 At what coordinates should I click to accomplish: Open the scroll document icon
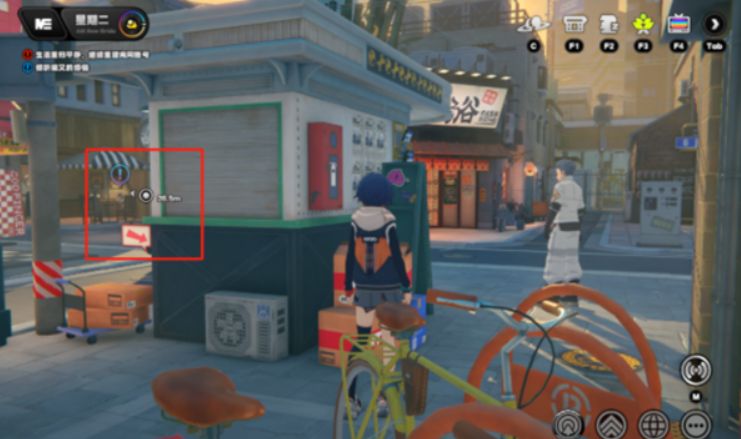tap(608, 23)
